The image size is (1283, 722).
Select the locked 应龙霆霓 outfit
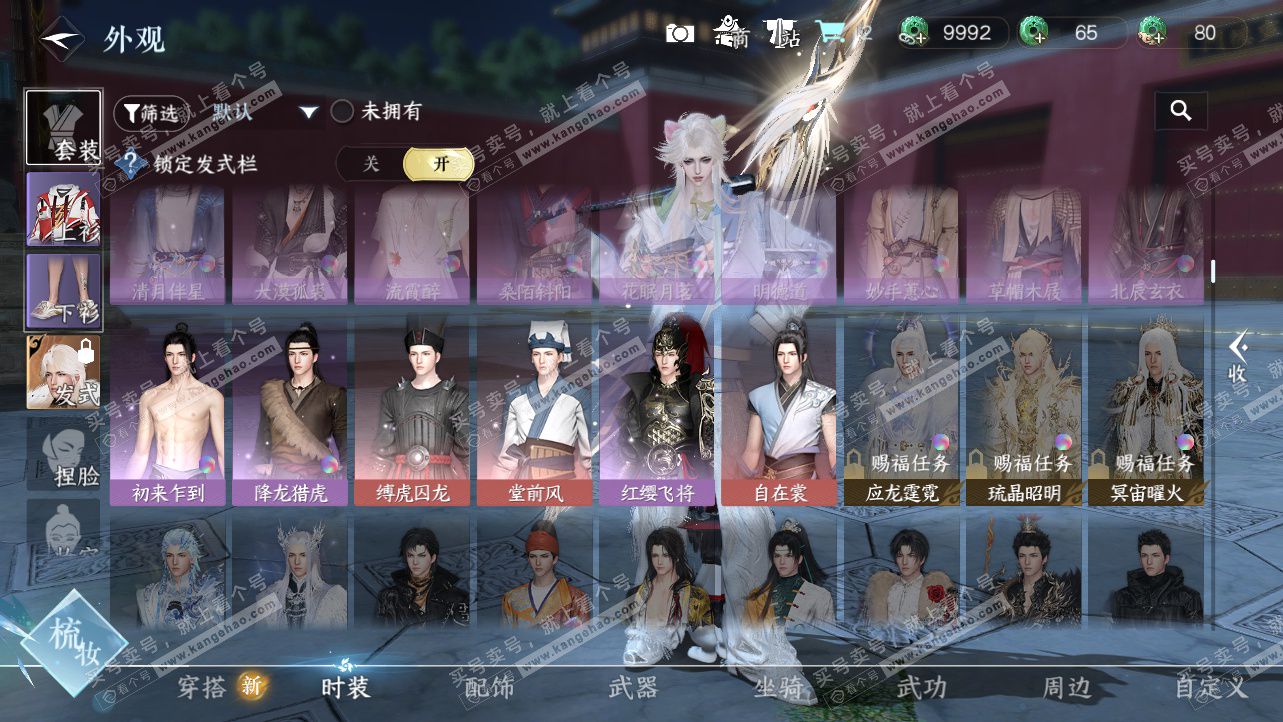click(901, 413)
